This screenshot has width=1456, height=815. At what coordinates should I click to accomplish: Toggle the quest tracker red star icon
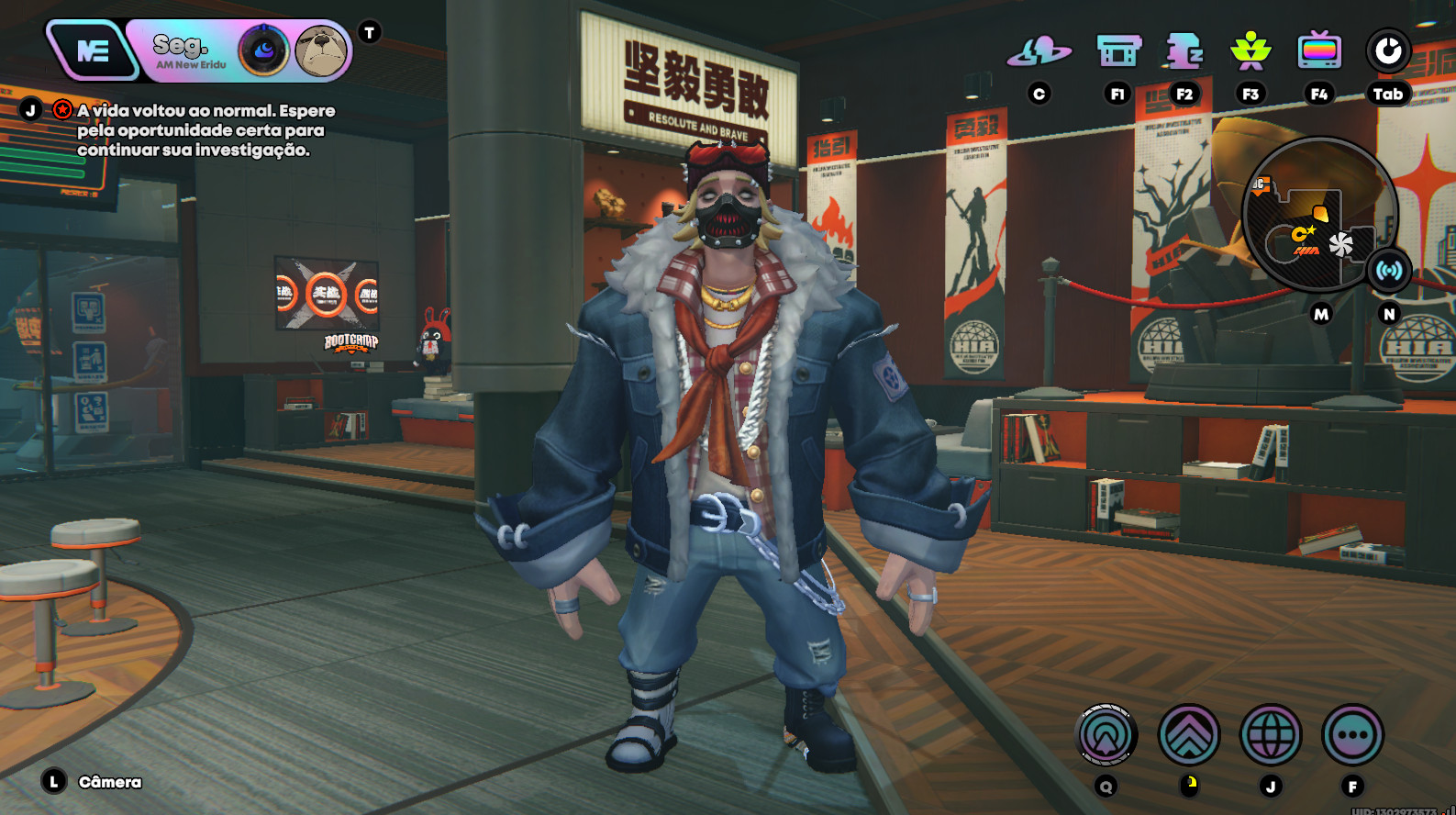click(x=61, y=107)
